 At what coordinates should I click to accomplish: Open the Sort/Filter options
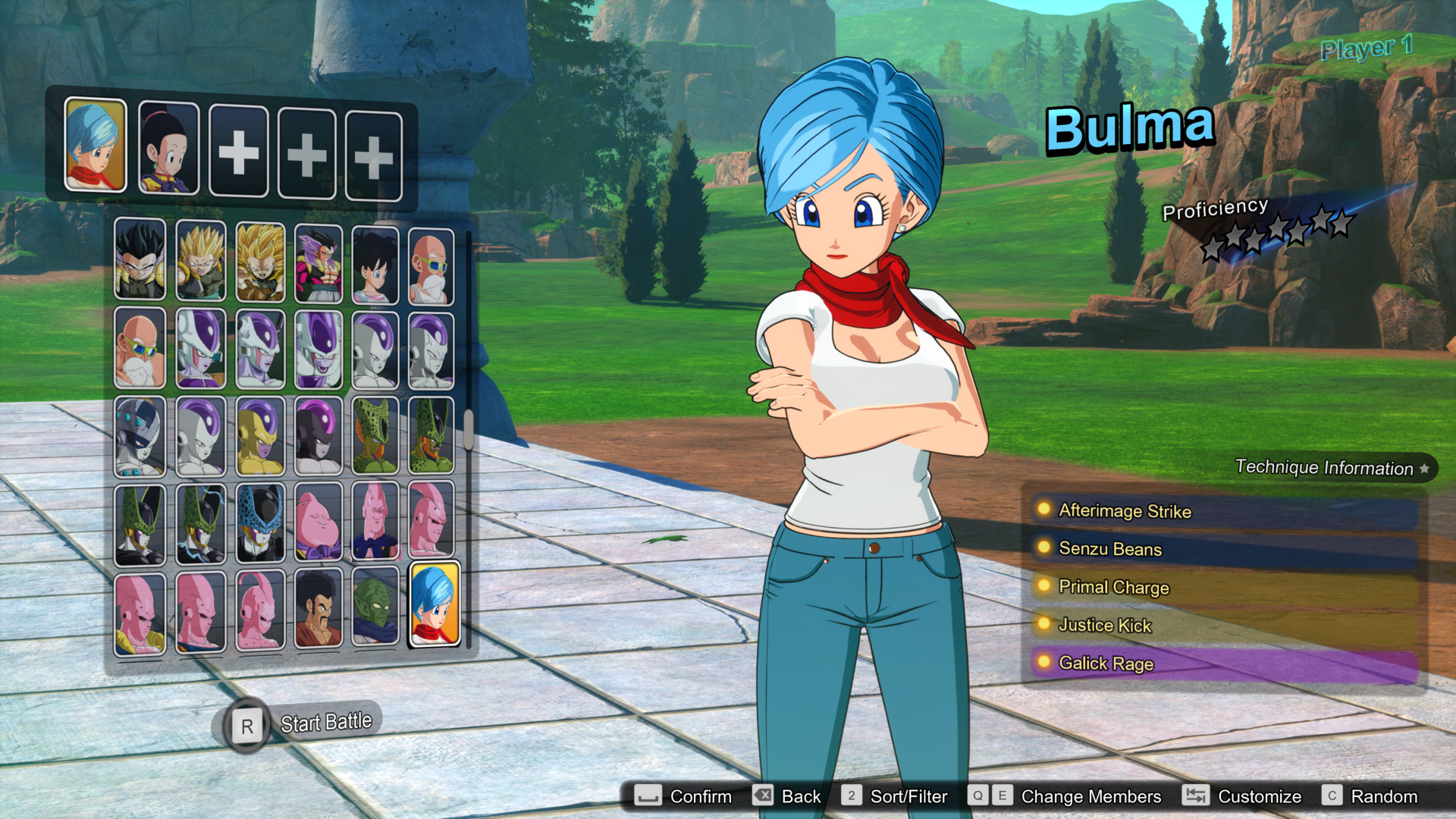coord(910,796)
